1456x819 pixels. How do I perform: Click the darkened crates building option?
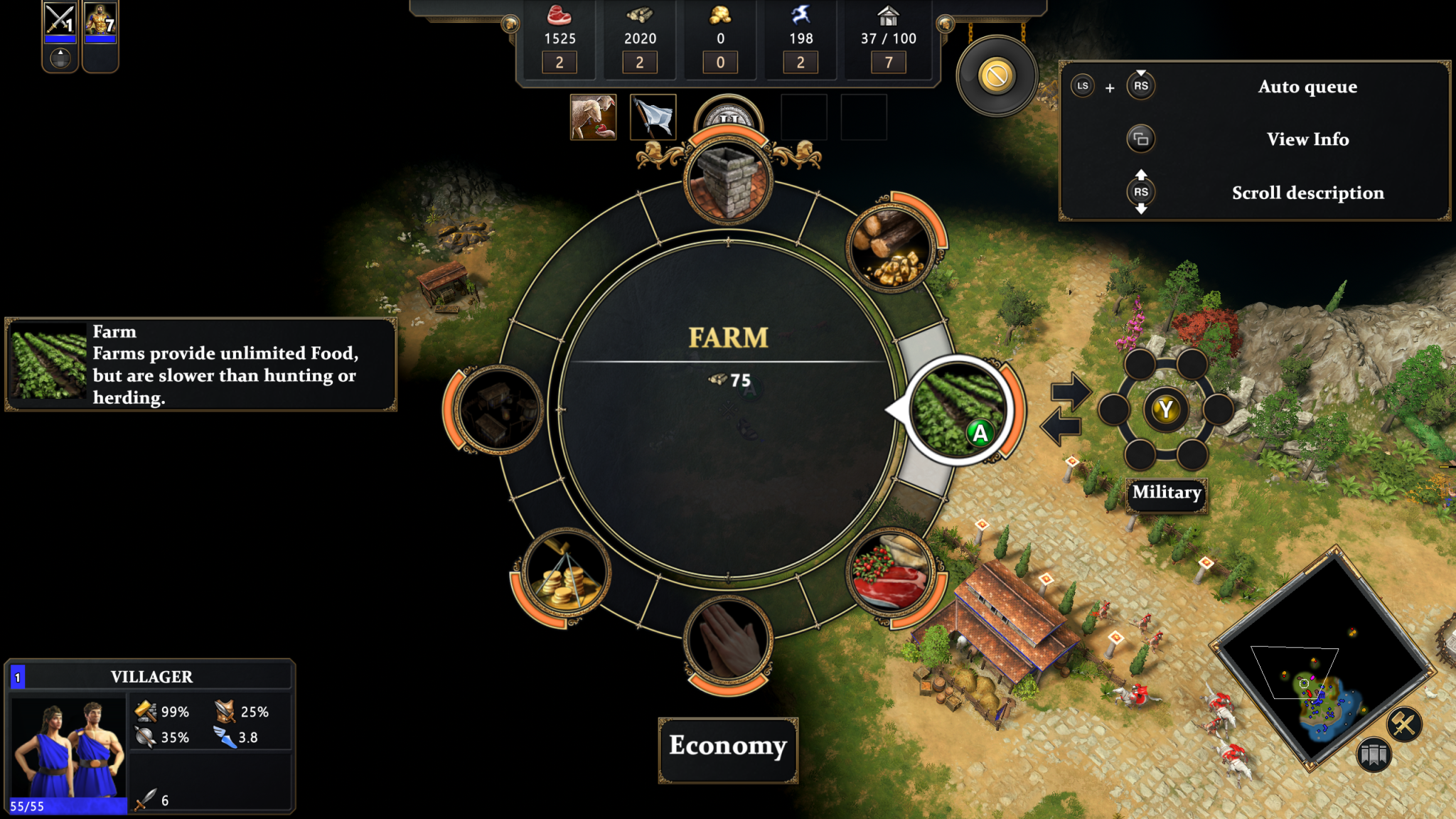(x=499, y=409)
